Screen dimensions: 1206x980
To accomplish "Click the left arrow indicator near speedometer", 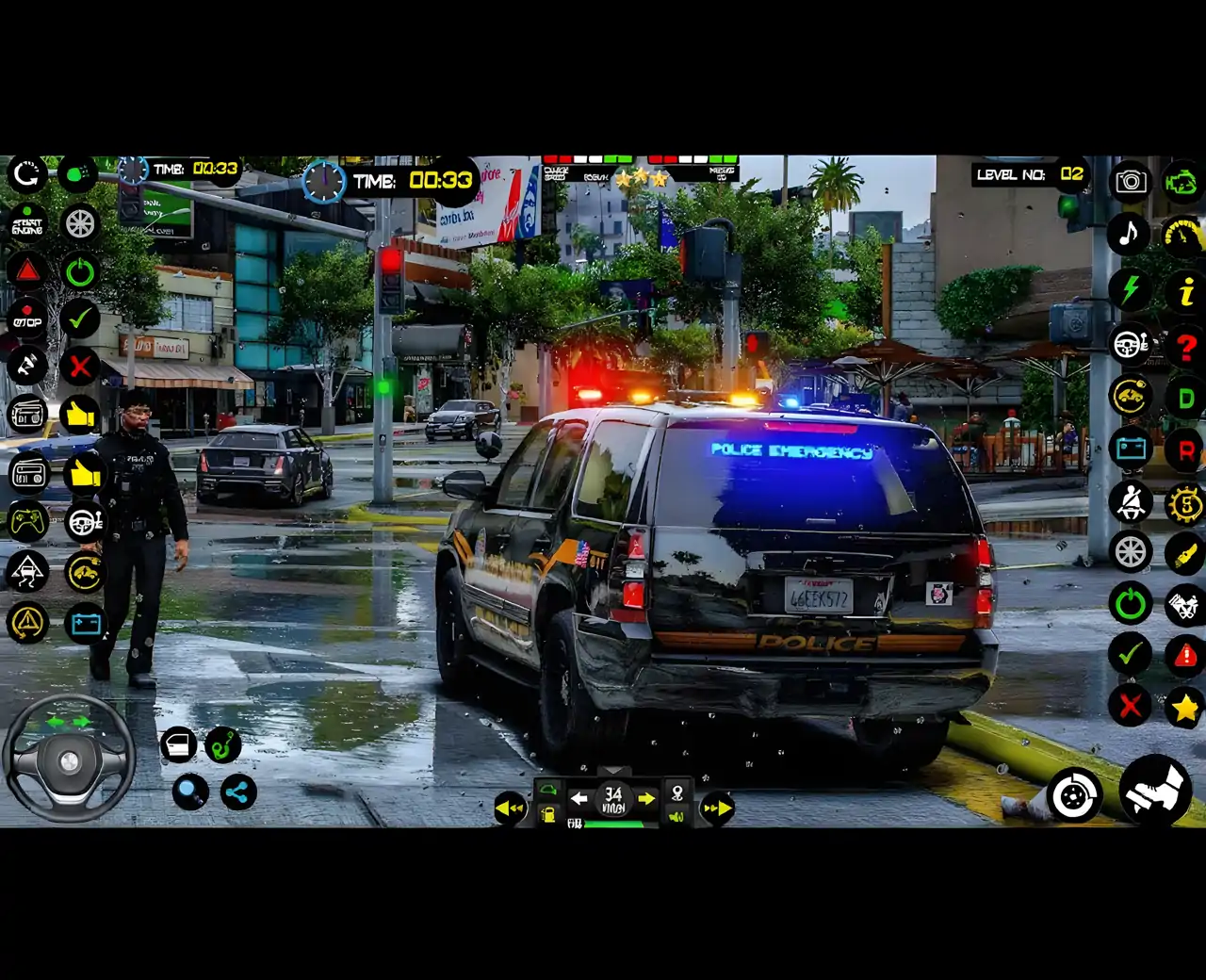I will click(579, 796).
